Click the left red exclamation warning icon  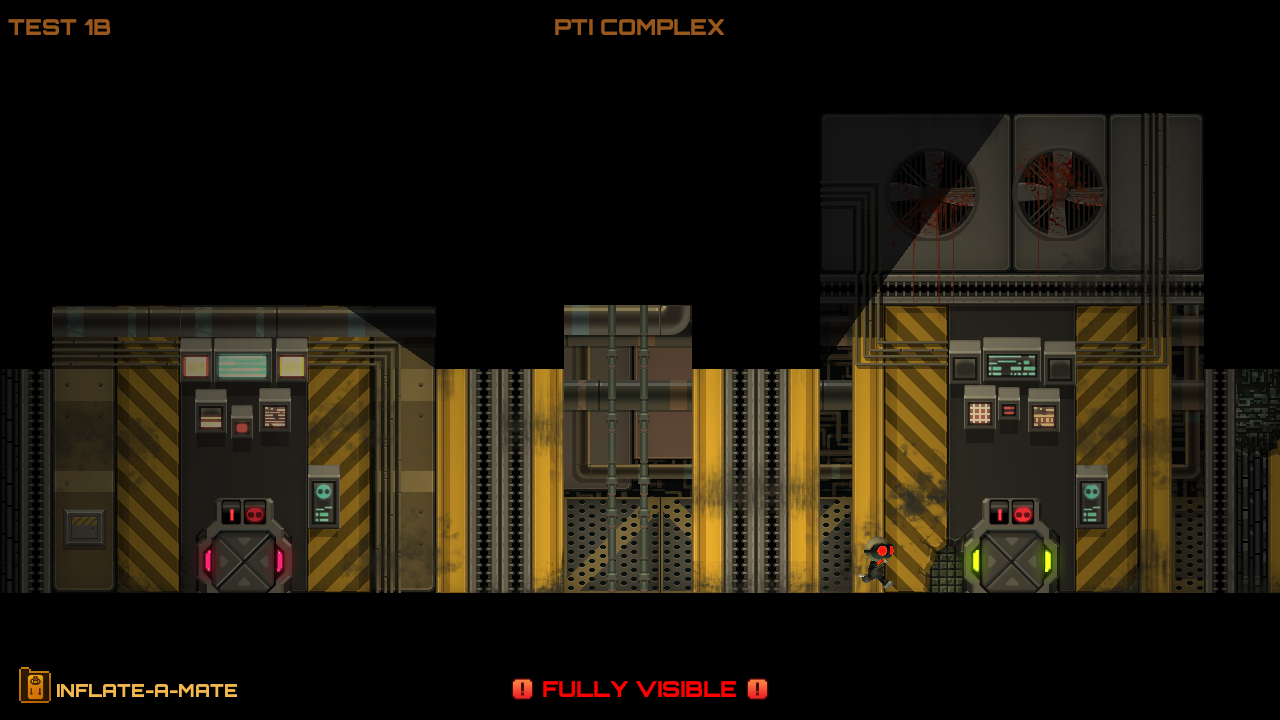(523, 689)
